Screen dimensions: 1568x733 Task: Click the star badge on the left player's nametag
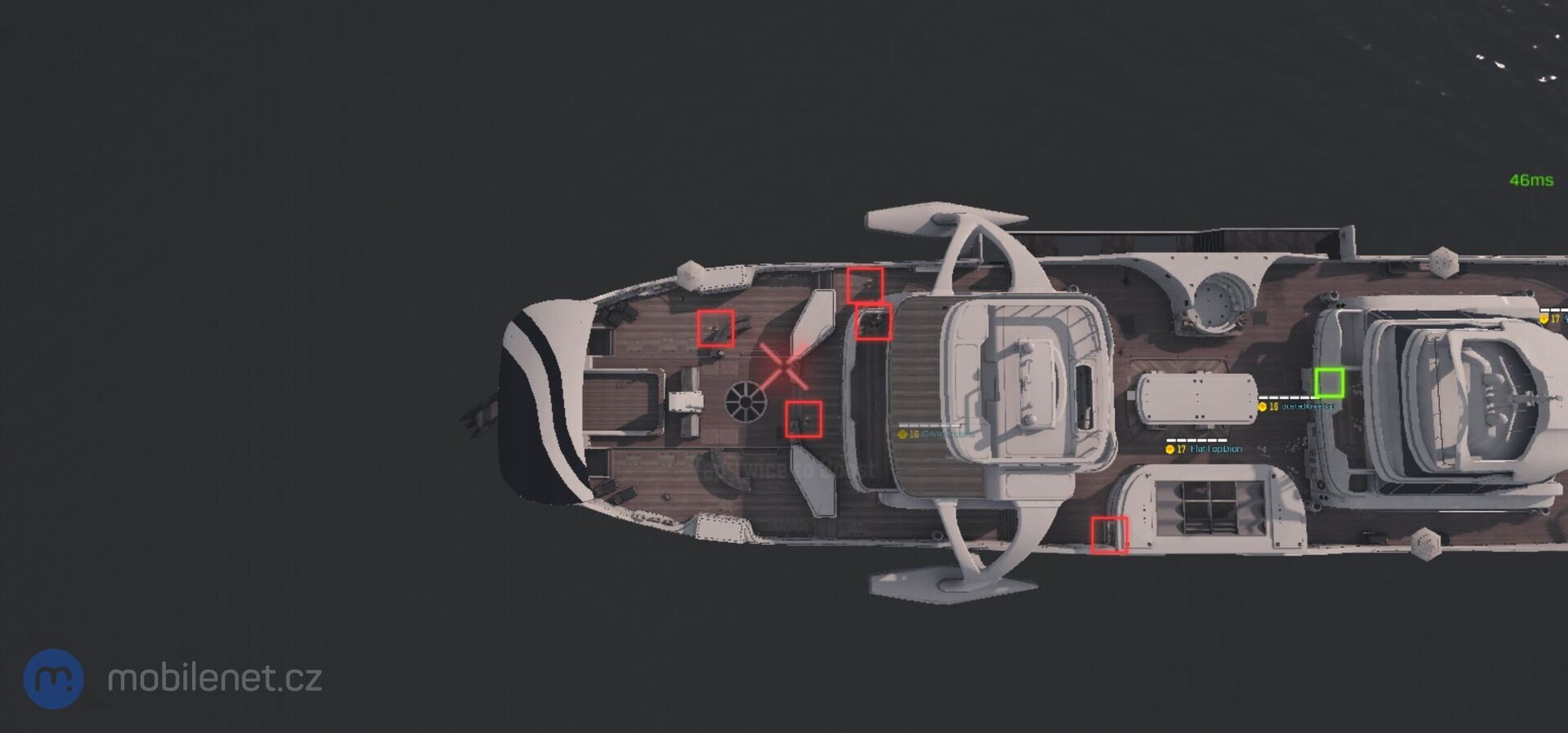(x=902, y=433)
